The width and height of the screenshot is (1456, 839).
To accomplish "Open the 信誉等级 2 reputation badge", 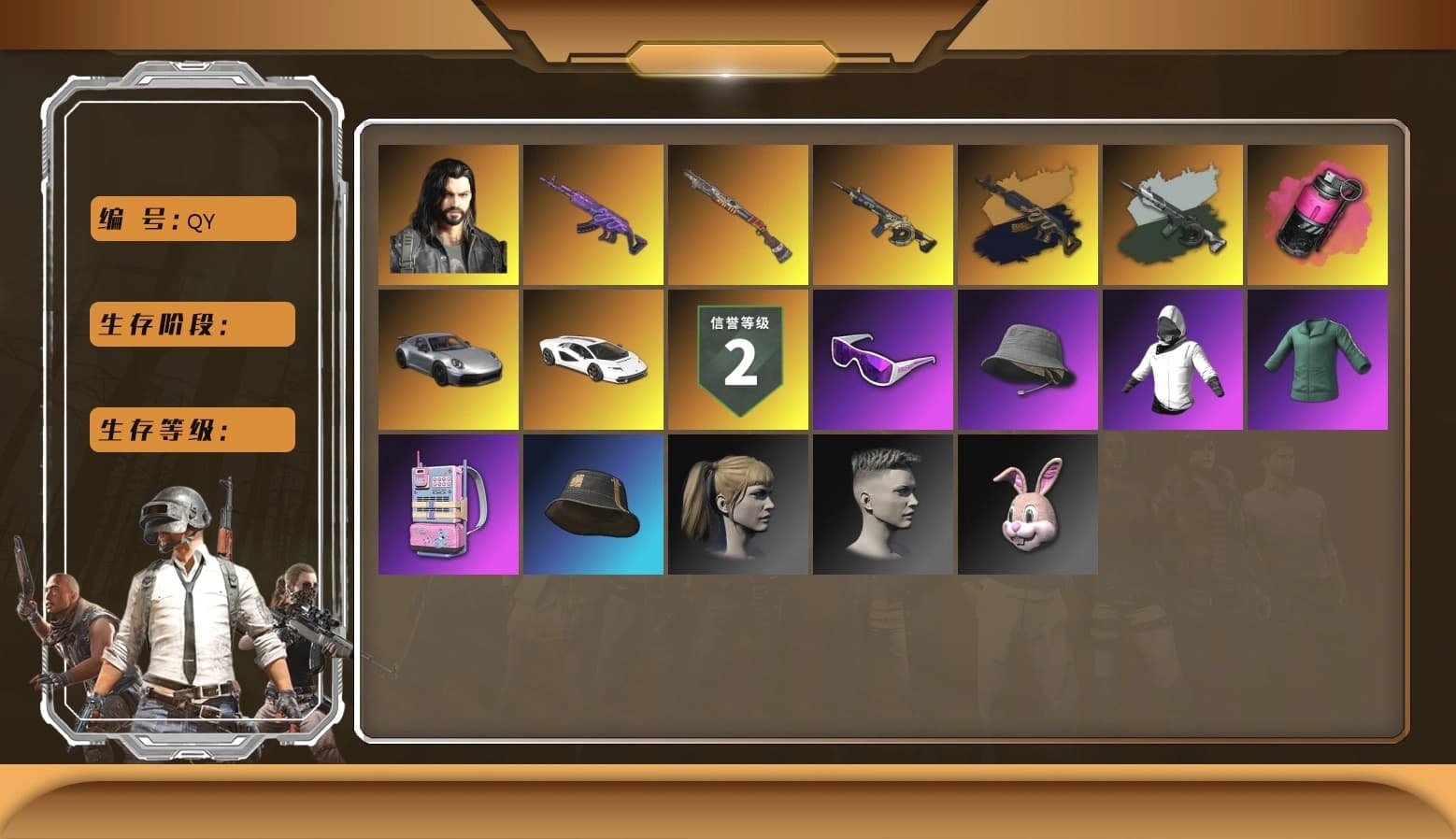I will [738, 360].
